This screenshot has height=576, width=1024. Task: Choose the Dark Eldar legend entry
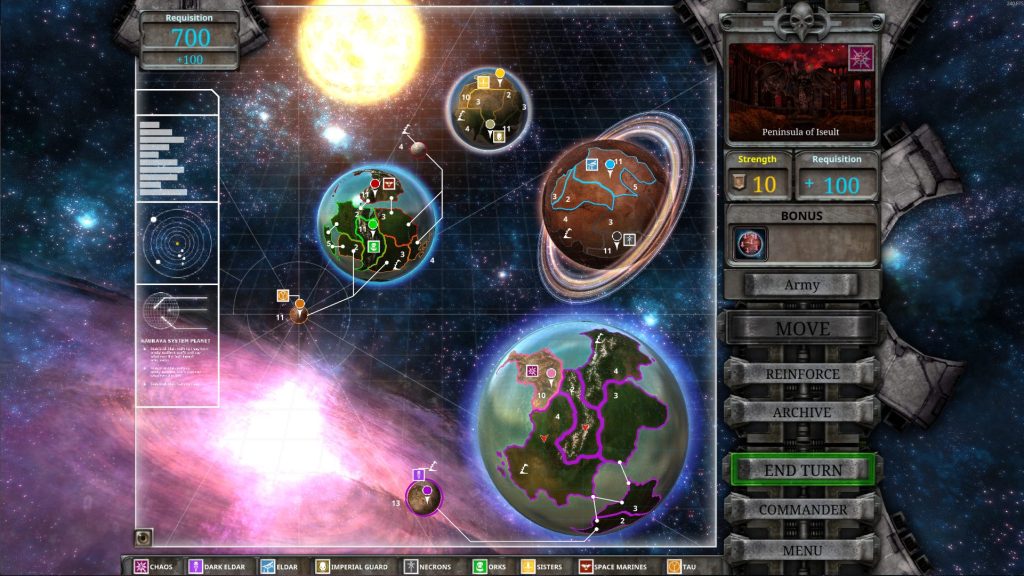pos(219,567)
